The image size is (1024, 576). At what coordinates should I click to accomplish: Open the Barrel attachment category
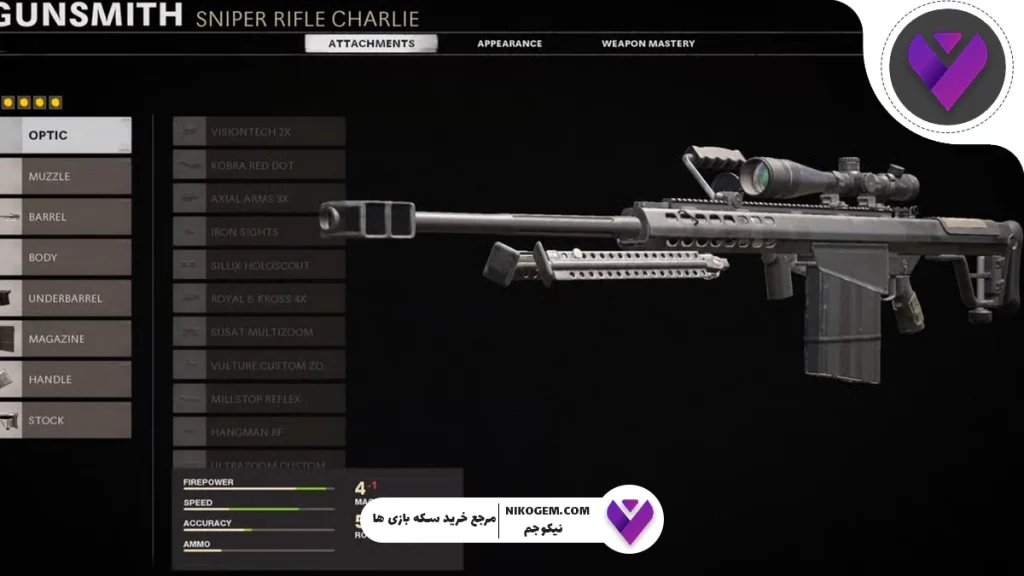pyautogui.click(x=65, y=217)
